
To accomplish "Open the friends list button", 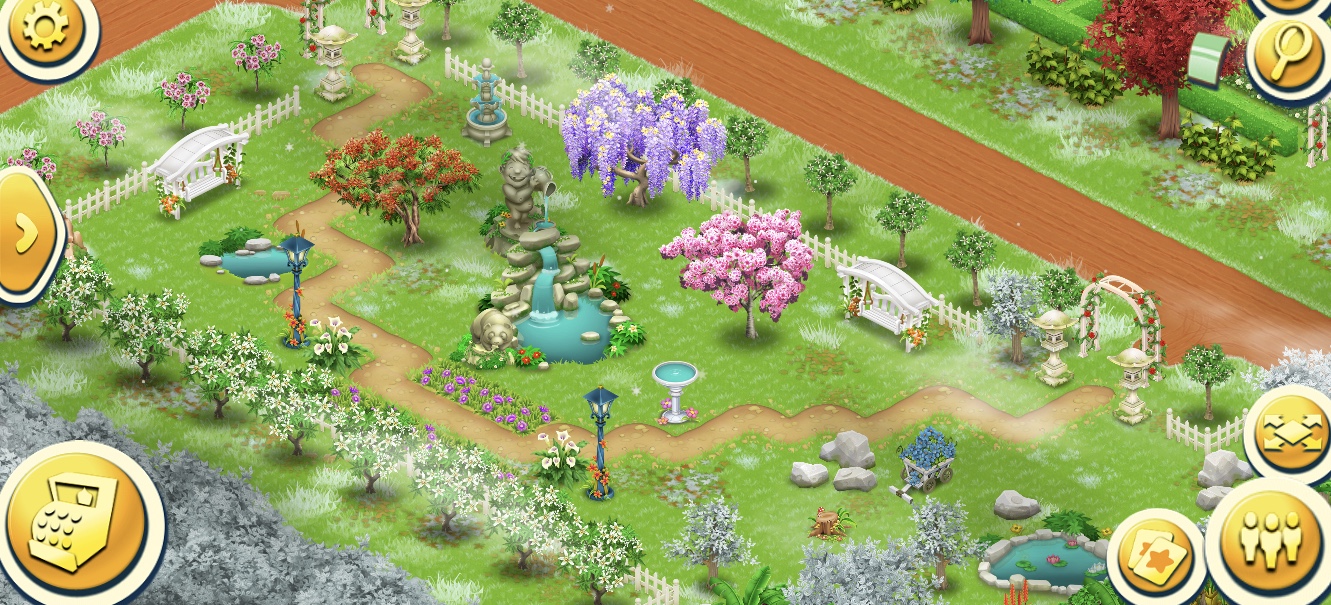I will pyautogui.click(x=1270, y=541).
